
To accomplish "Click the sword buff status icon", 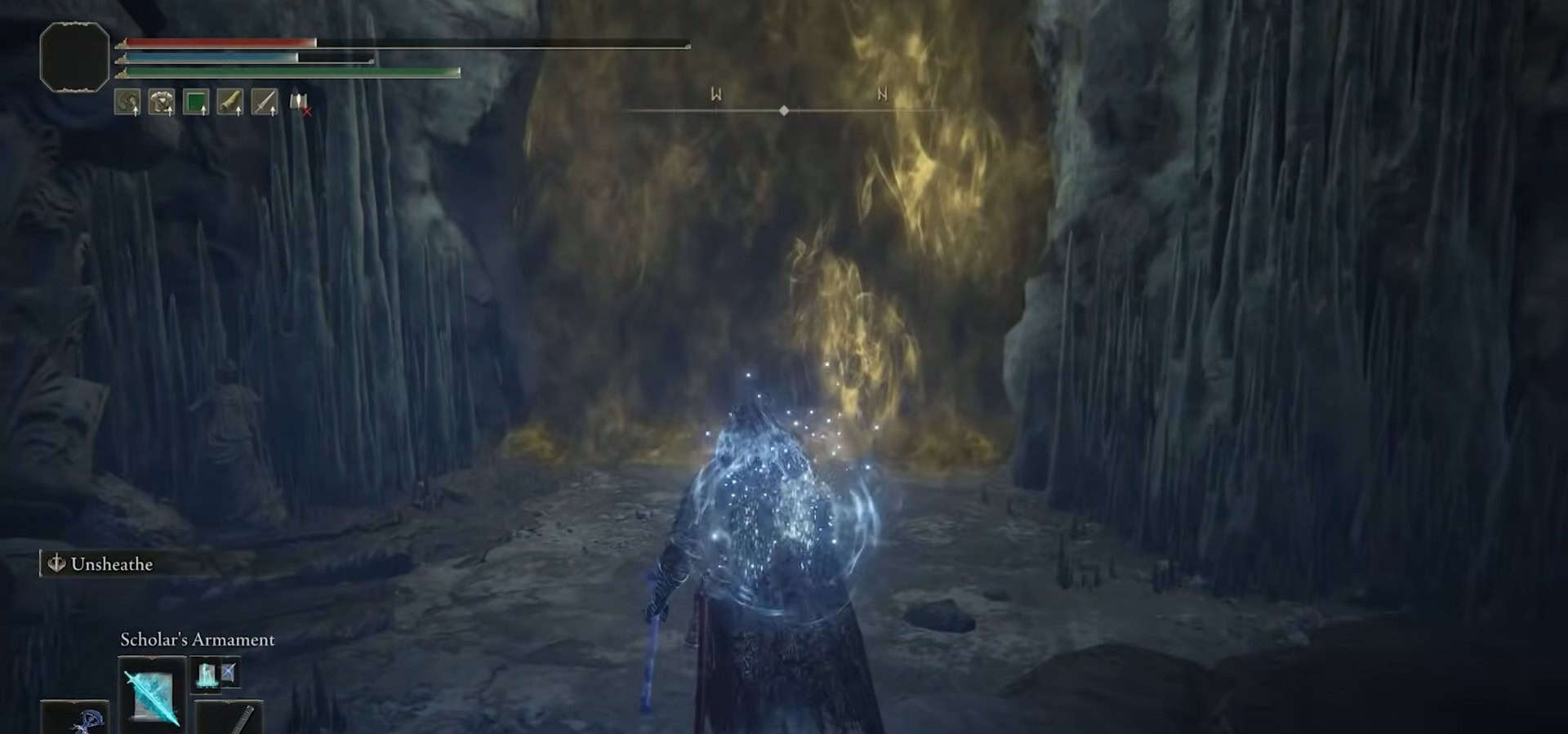I will (265, 102).
